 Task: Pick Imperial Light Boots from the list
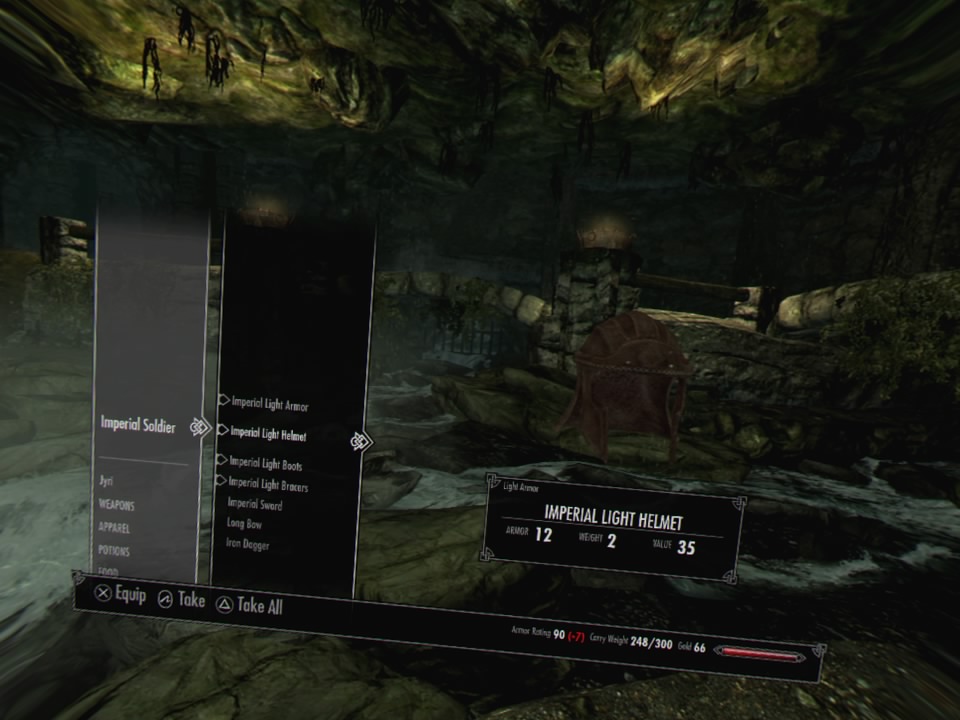point(266,465)
